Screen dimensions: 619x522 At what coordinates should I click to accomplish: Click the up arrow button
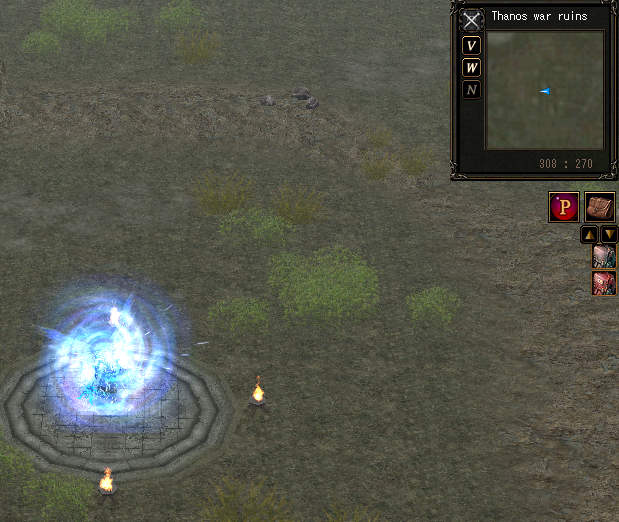coord(590,235)
